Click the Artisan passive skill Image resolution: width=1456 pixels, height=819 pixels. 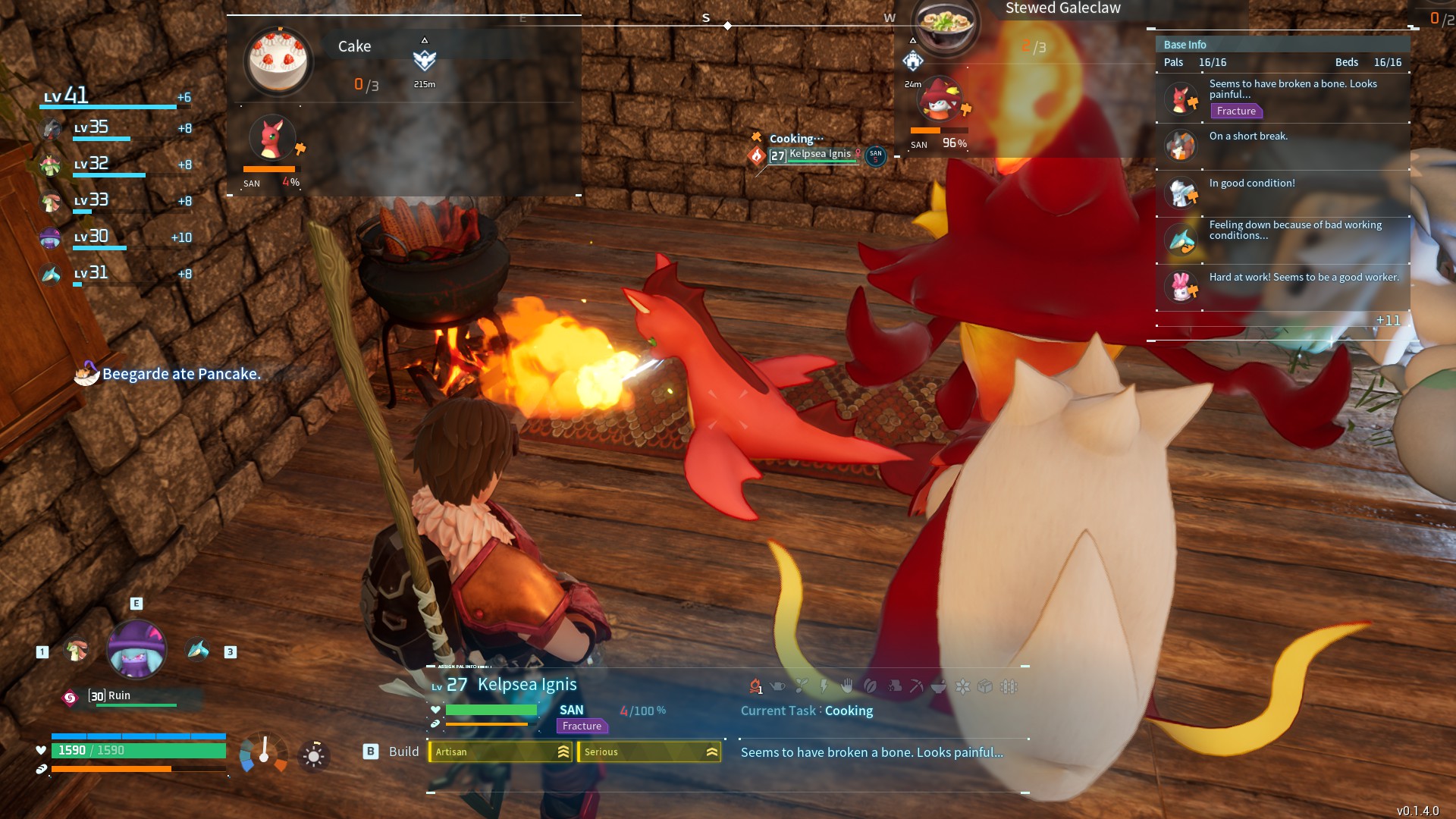pos(500,752)
